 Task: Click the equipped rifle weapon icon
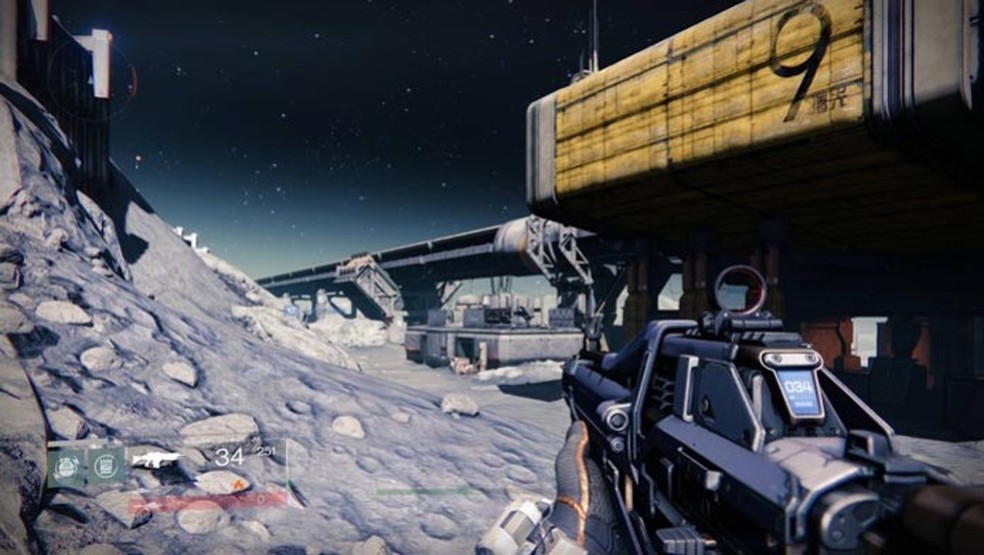(x=156, y=460)
